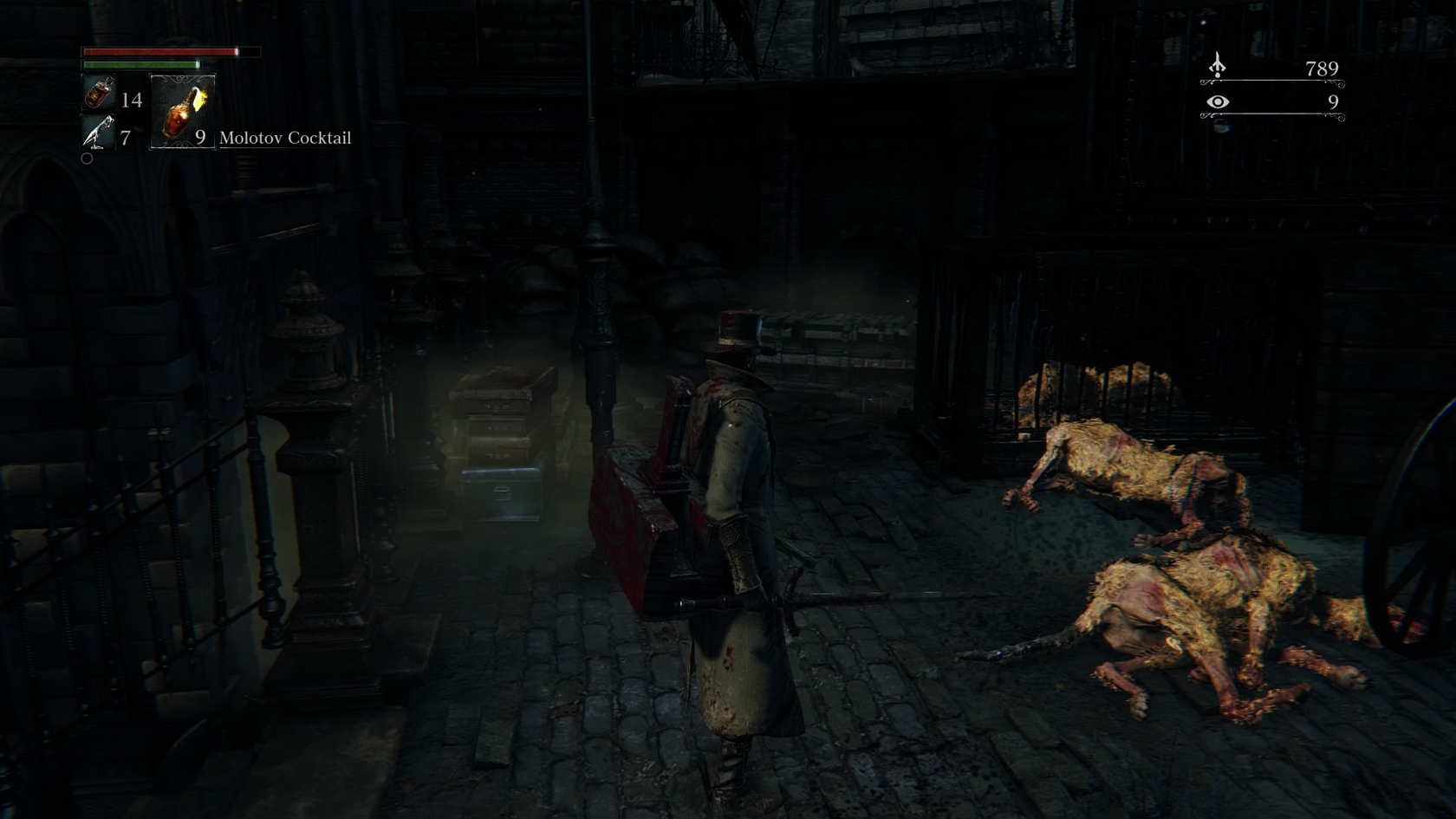This screenshot has height=819, width=1456.
Task: Choose the Quicksilver Bullet icon
Action: click(97, 133)
